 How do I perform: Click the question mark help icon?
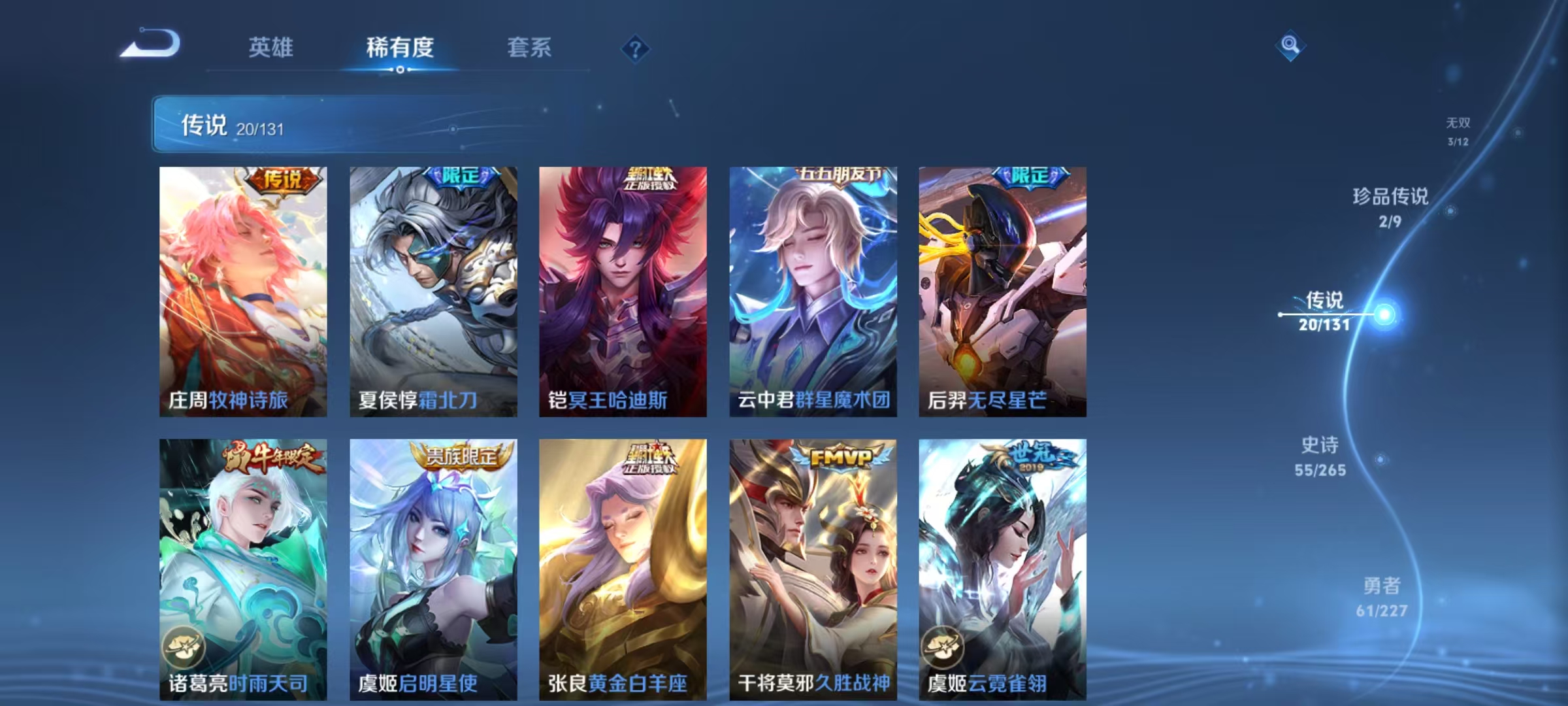pyautogui.click(x=636, y=48)
